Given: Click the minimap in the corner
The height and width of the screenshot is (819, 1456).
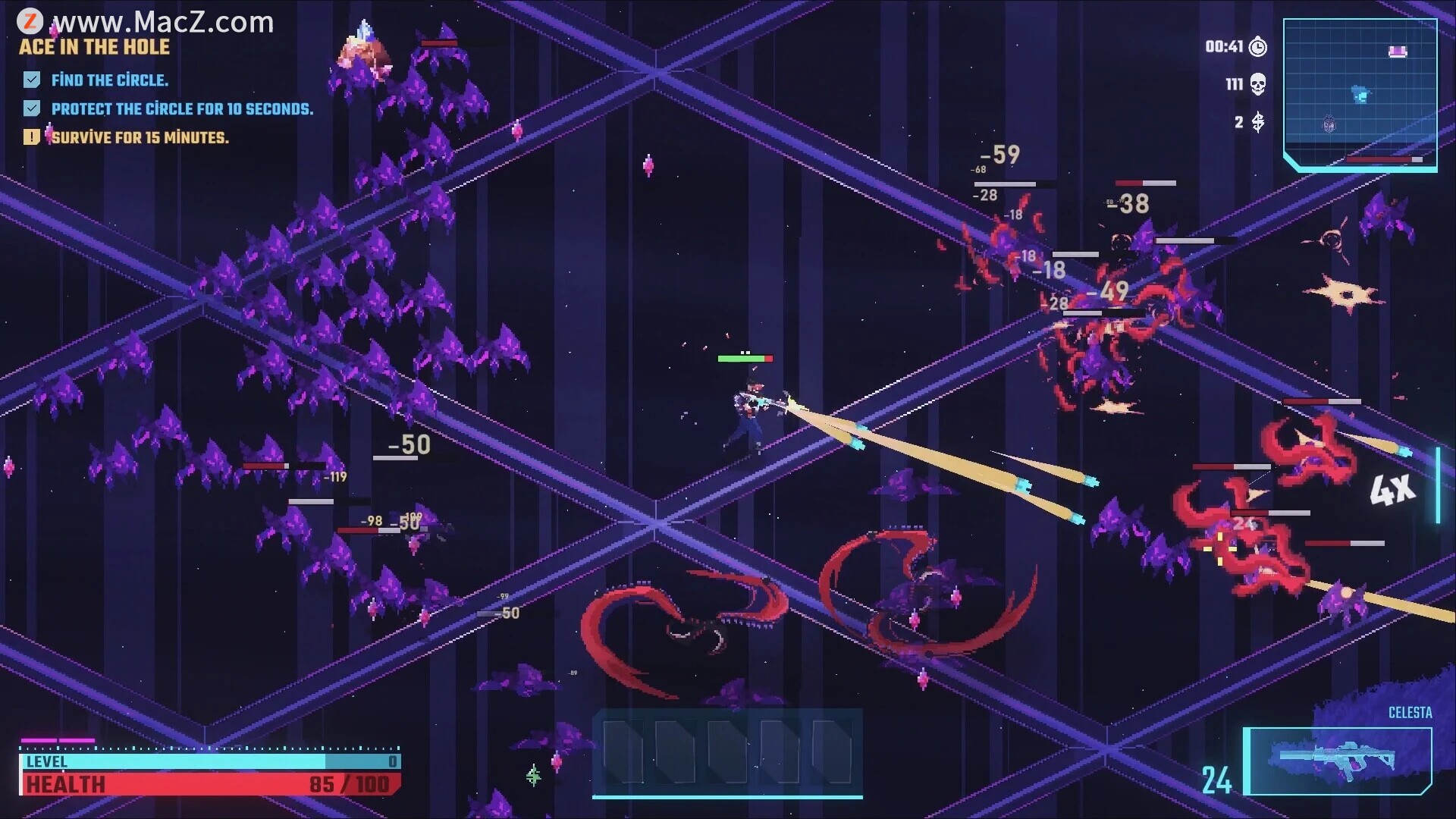Looking at the screenshot, I should [x=1360, y=94].
